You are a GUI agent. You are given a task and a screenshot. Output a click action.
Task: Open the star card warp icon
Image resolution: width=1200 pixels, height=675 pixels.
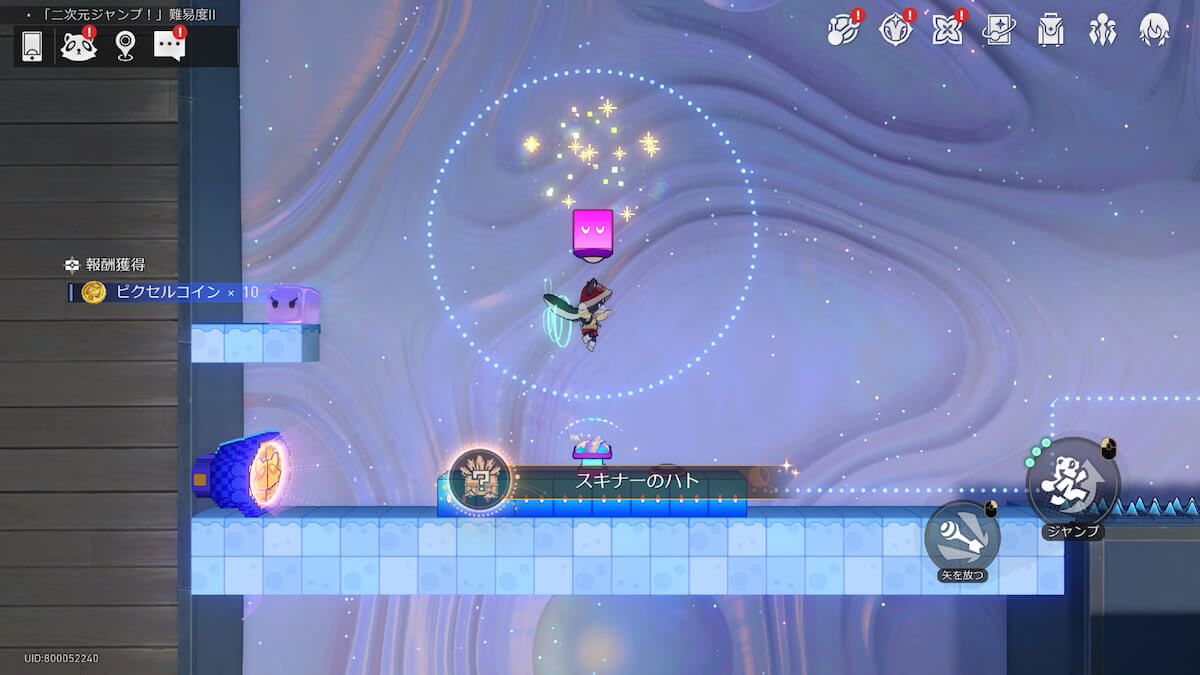pos(998,31)
